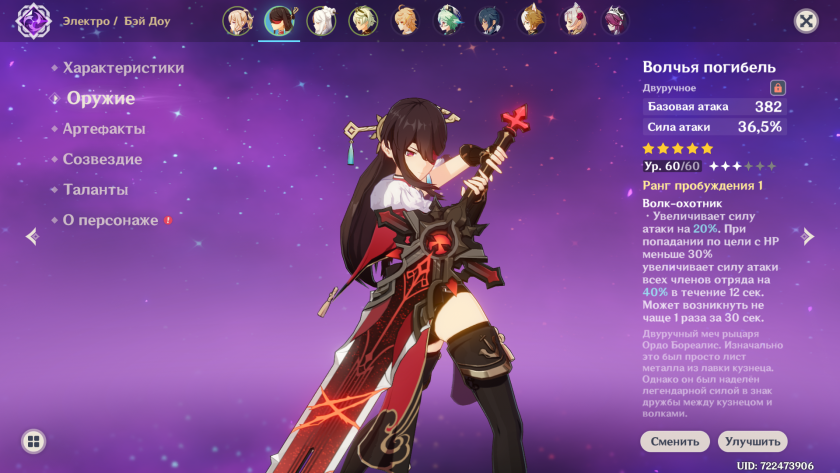This screenshot has width=840, height=473.
Task: Close the character screen with the X
Action: click(x=805, y=21)
